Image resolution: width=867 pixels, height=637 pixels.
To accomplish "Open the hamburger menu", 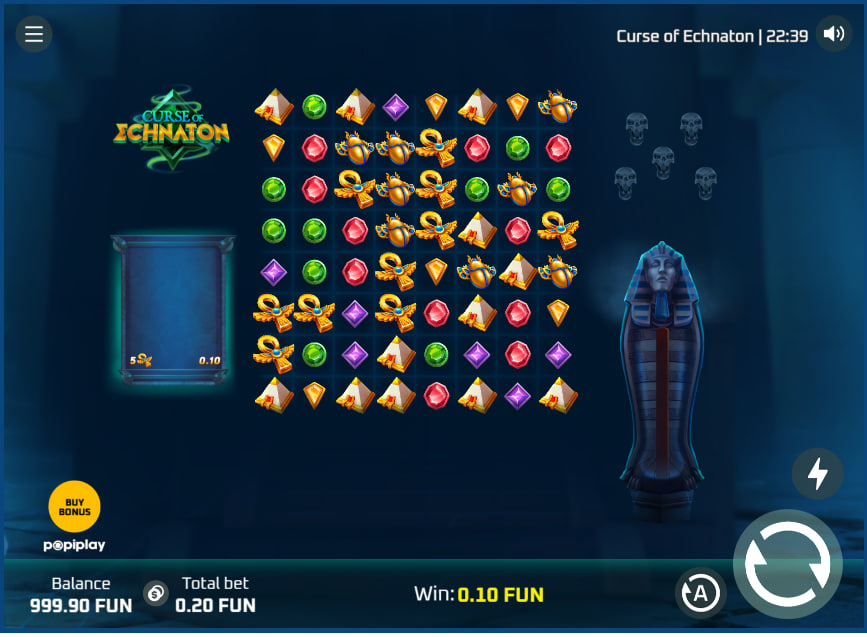I will click(34, 35).
